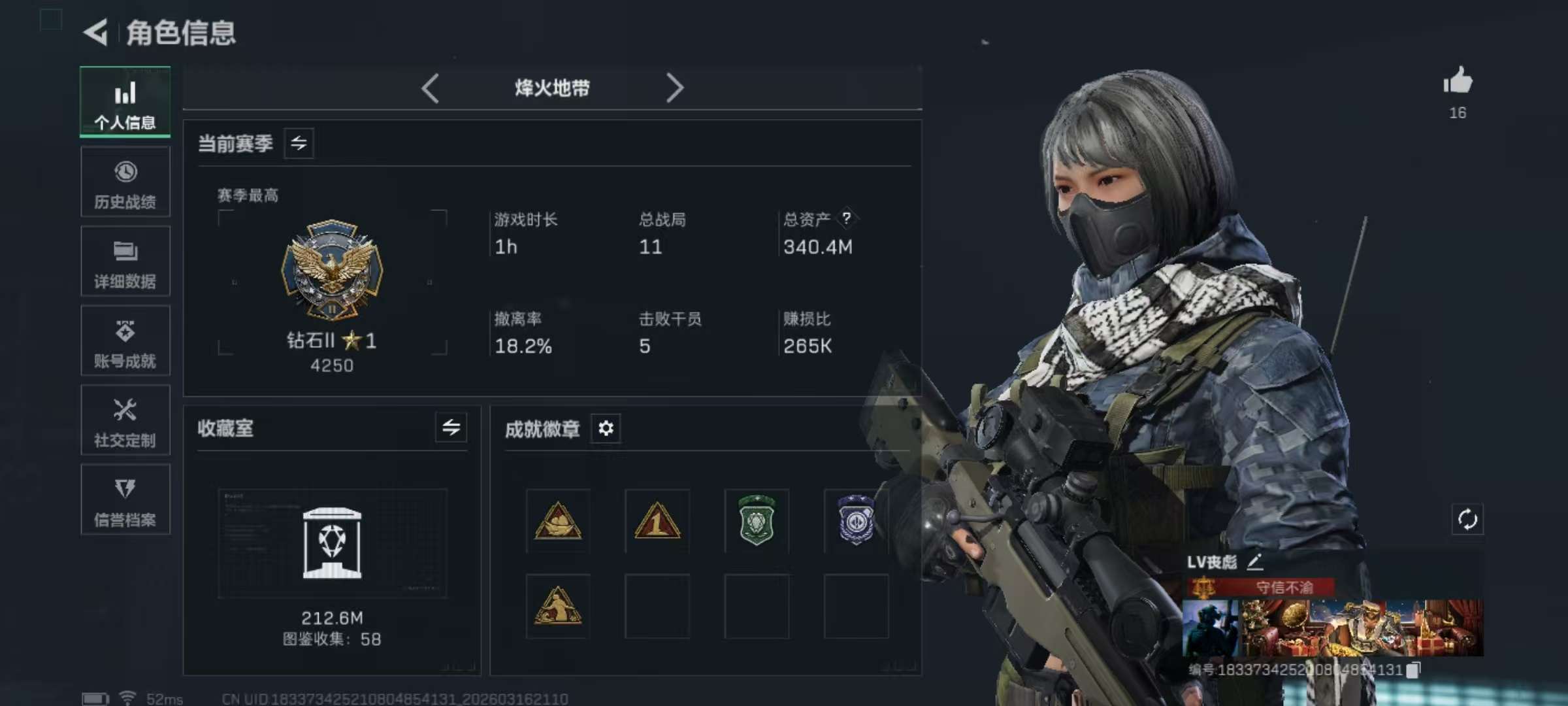The image size is (1568, 706).
Task: View the first golden triangle achievement badge
Action: point(557,521)
